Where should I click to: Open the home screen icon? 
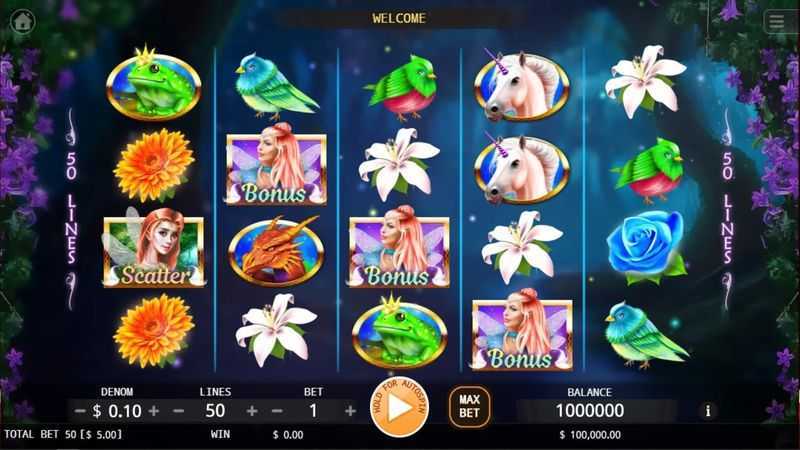click(x=21, y=20)
